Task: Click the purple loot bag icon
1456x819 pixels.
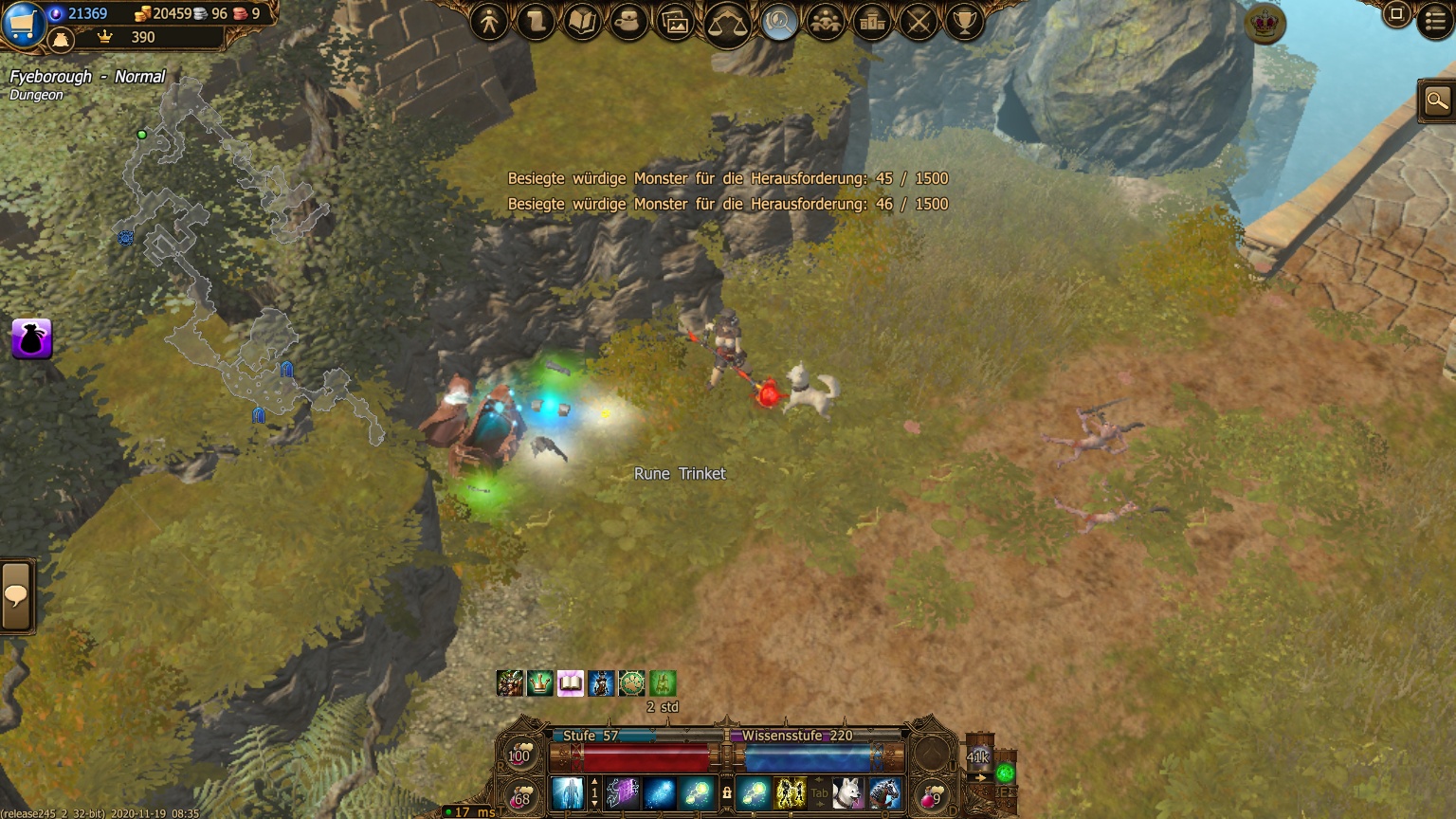Action: pos(31,338)
